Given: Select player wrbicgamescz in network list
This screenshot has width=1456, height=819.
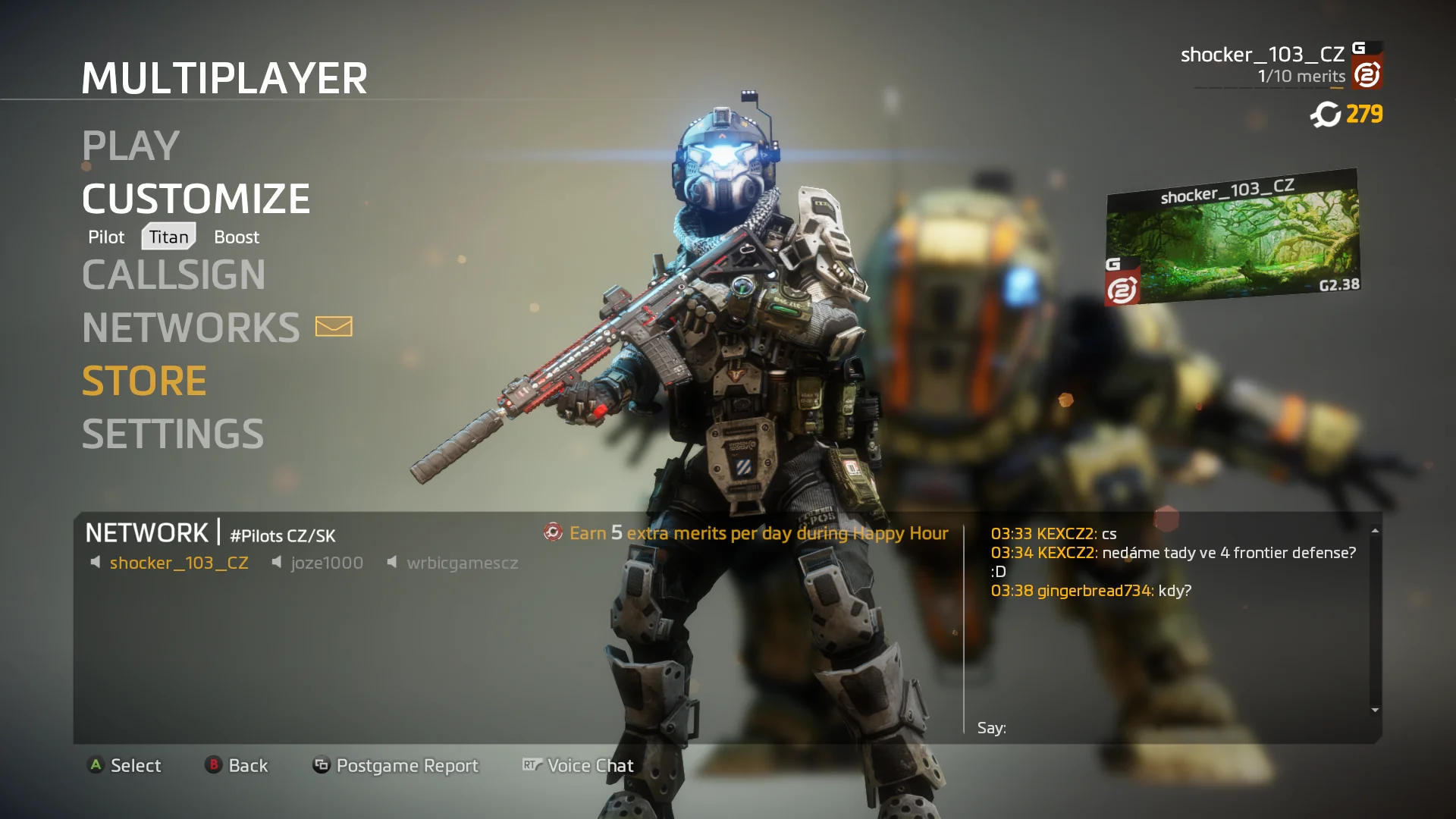Looking at the screenshot, I should tap(462, 563).
